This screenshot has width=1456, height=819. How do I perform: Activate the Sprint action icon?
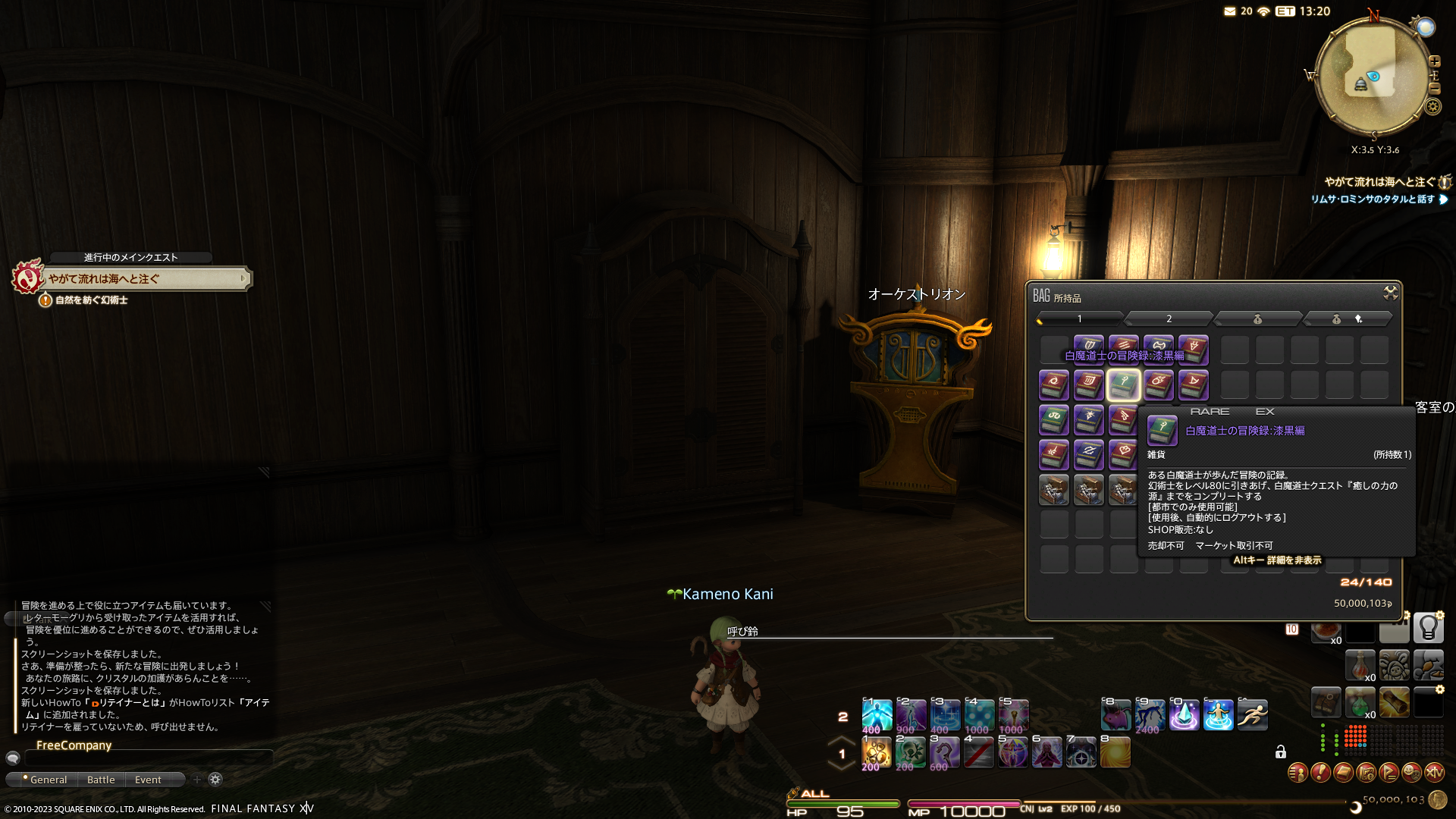pos(1252,715)
